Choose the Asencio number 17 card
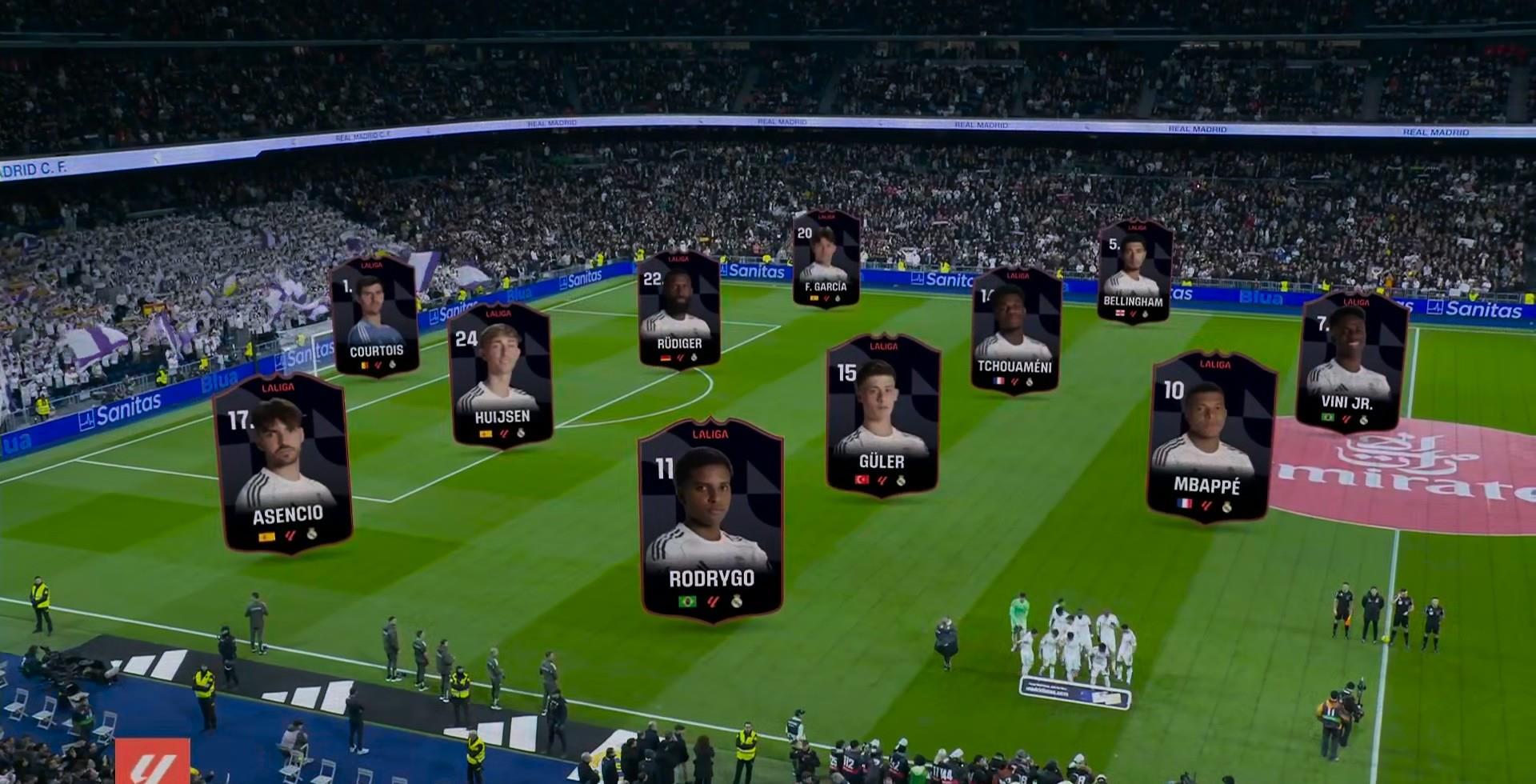 tap(283, 463)
